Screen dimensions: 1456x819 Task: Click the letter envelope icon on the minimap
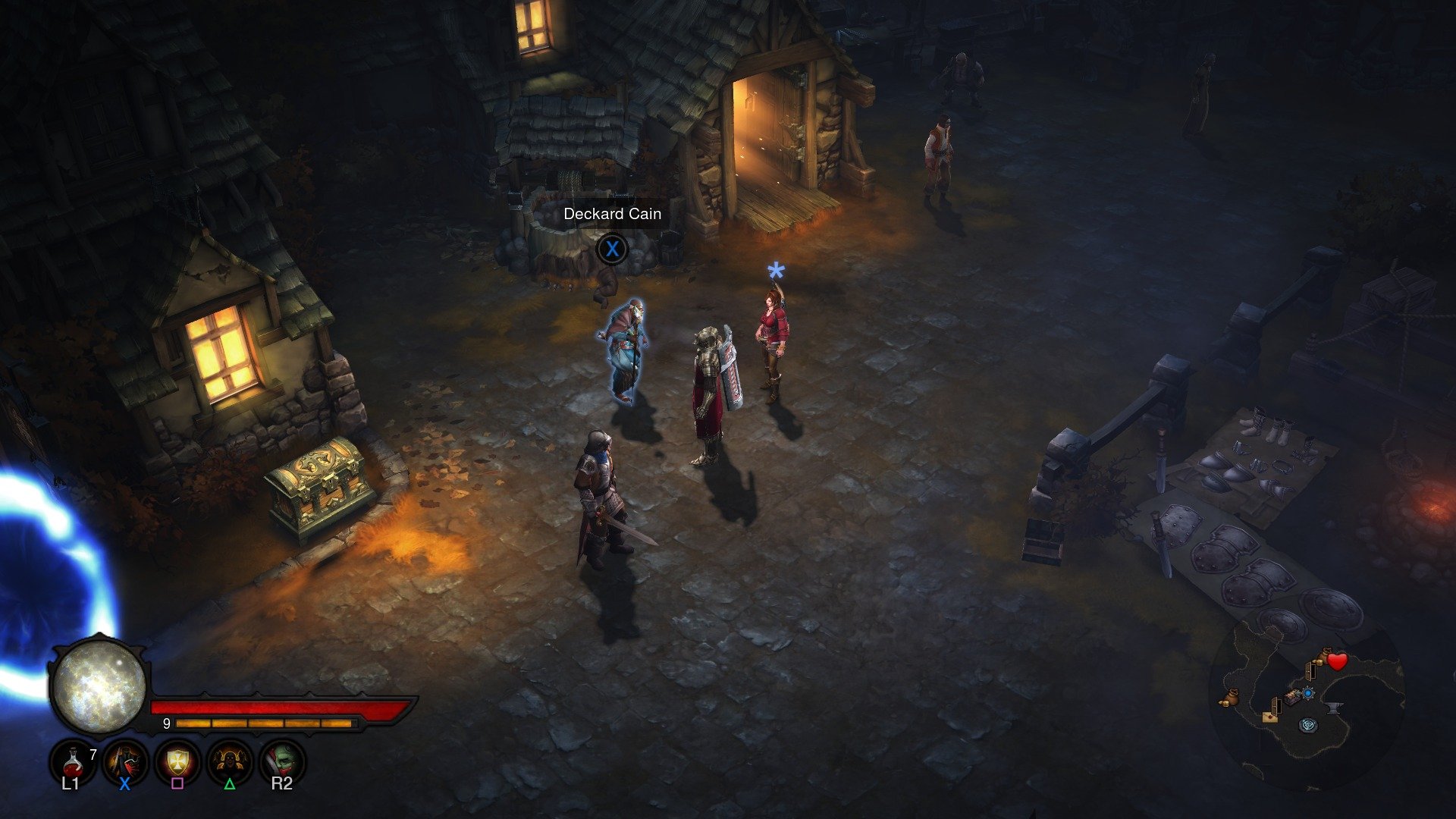[1270, 719]
